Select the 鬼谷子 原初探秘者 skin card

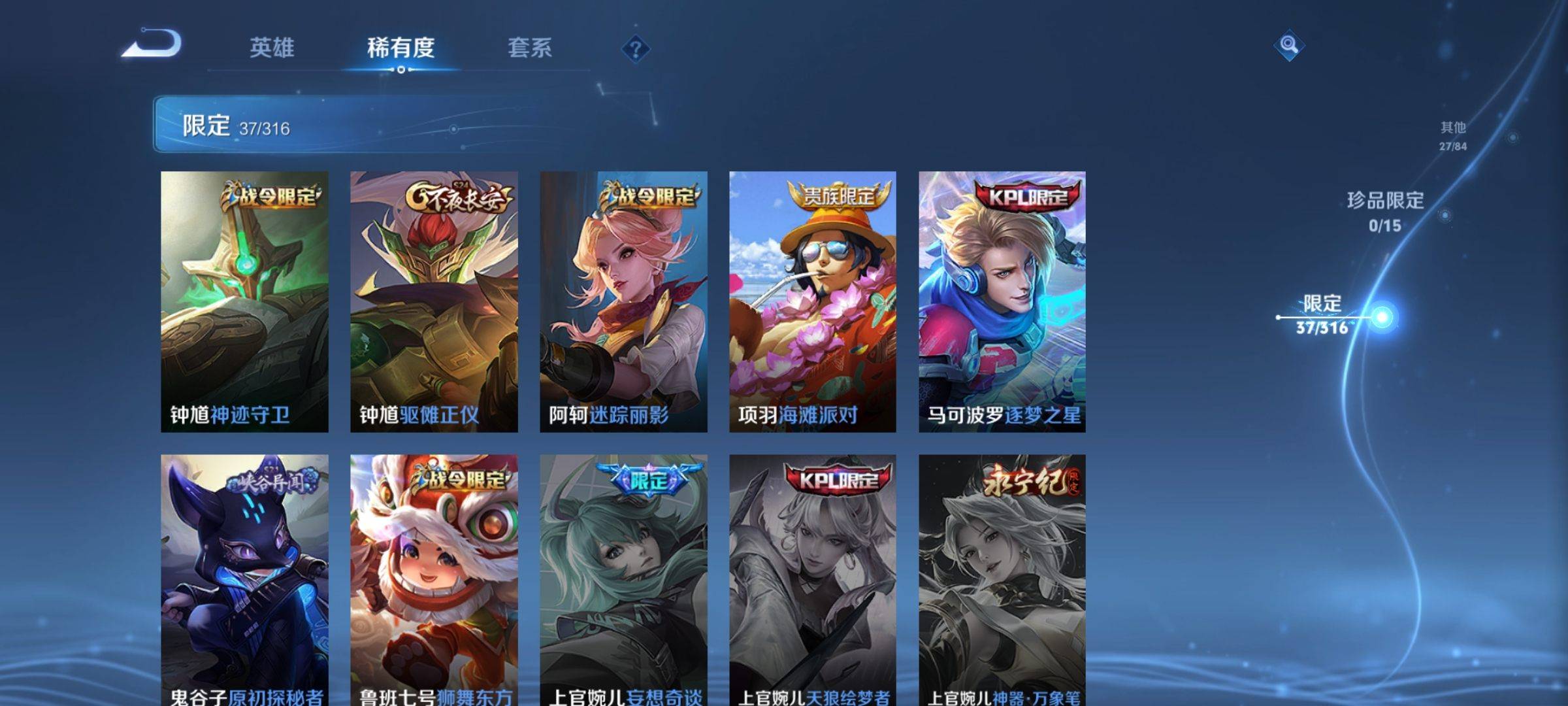[x=244, y=580]
